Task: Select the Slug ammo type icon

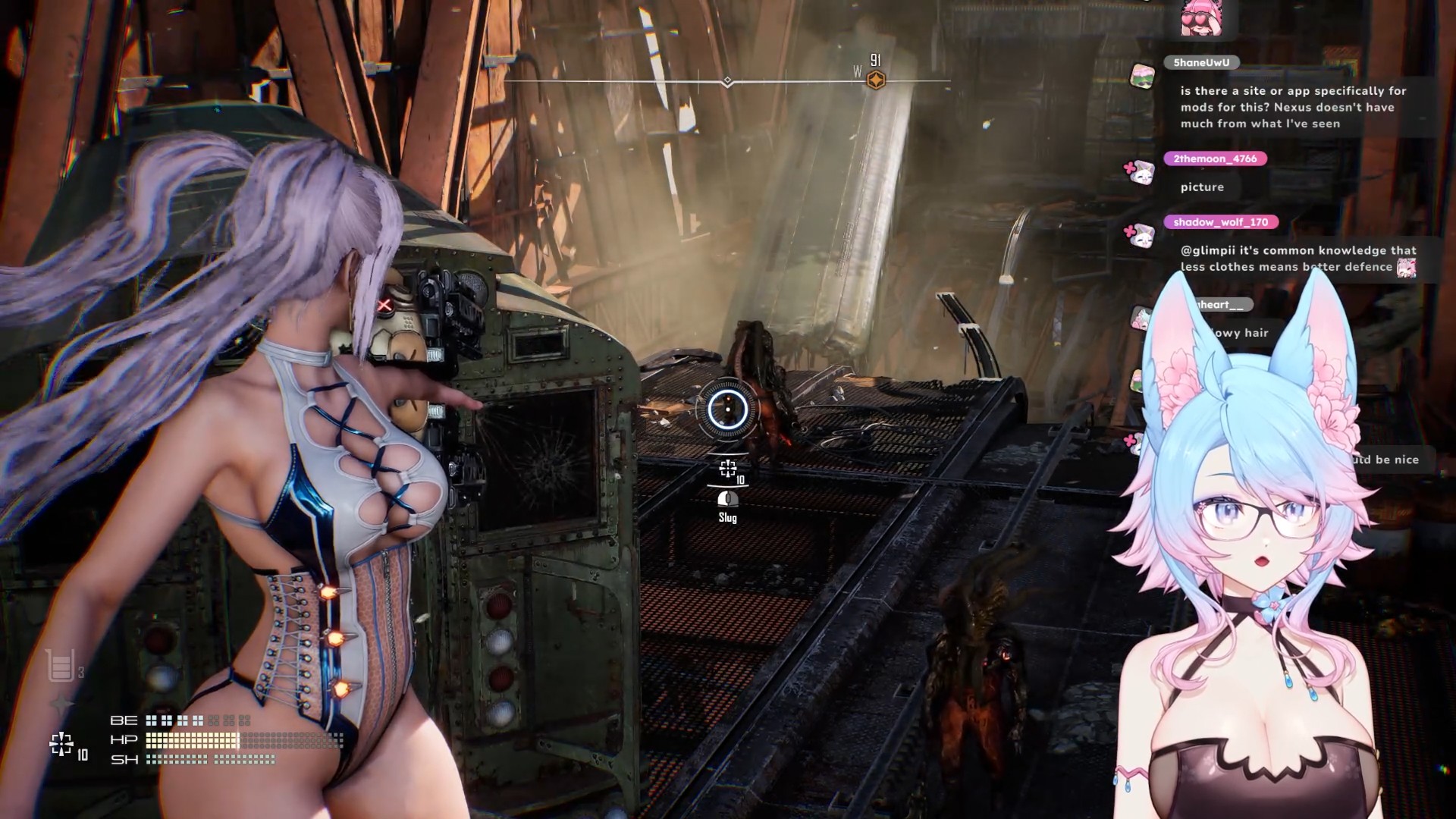Action: [x=728, y=499]
